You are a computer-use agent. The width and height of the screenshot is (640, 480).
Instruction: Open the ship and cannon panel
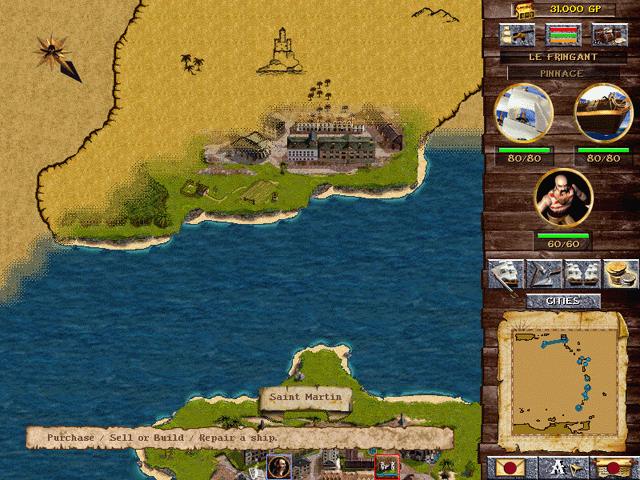522,35
